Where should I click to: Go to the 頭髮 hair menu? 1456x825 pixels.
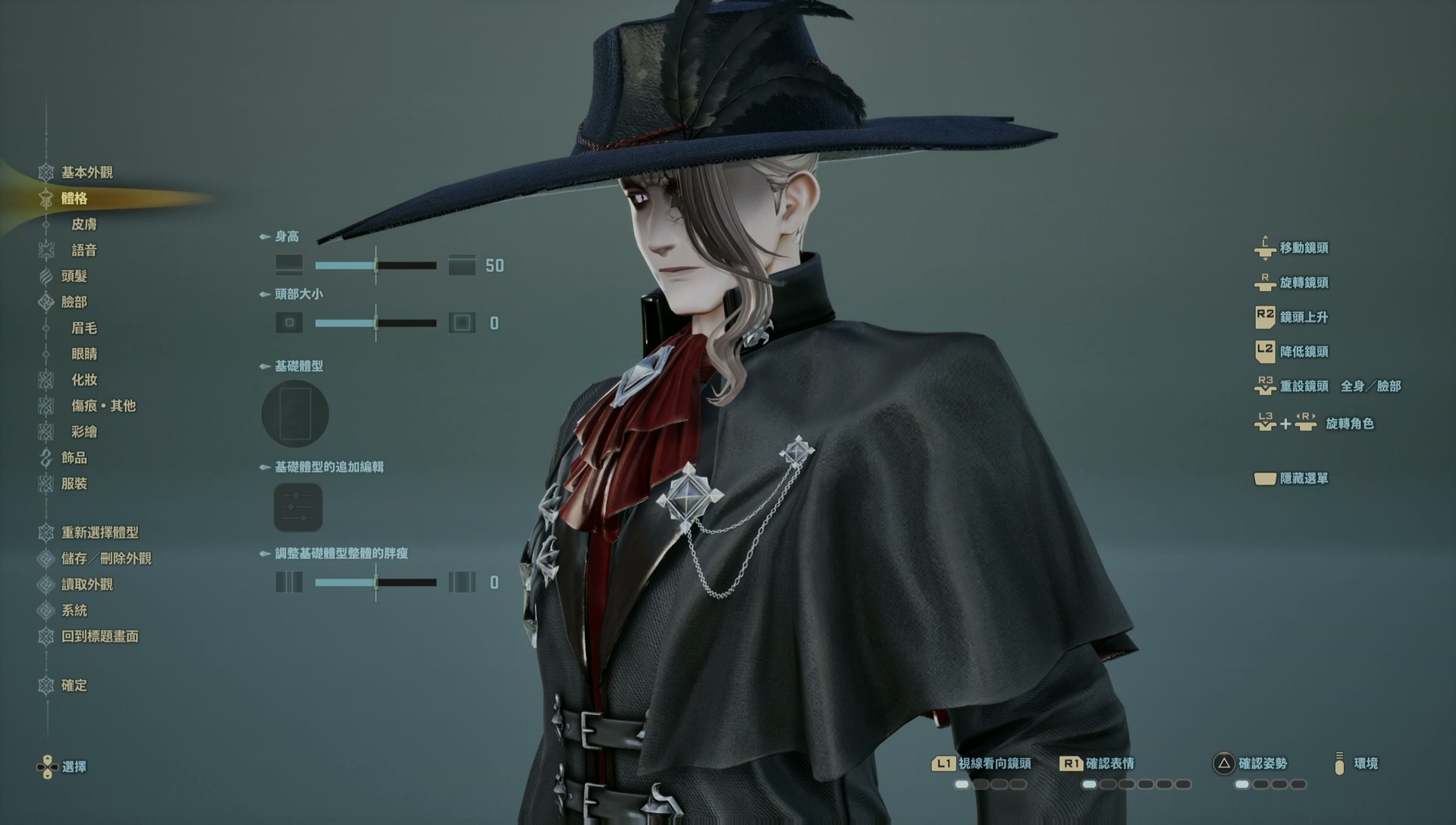(x=74, y=276)
